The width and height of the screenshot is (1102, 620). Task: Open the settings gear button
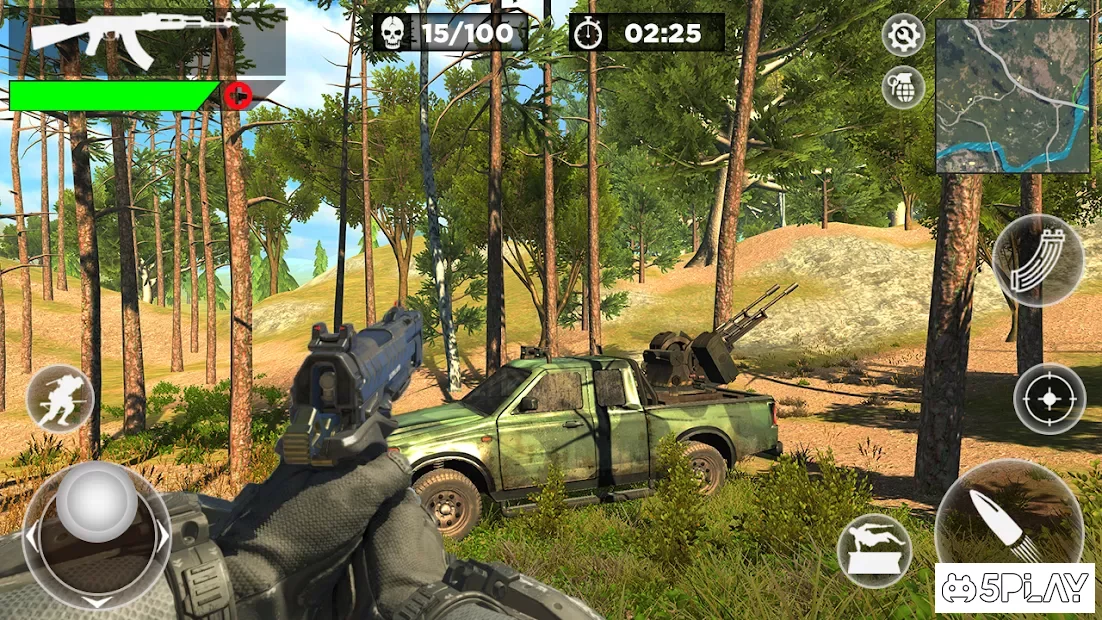[903, 35]
